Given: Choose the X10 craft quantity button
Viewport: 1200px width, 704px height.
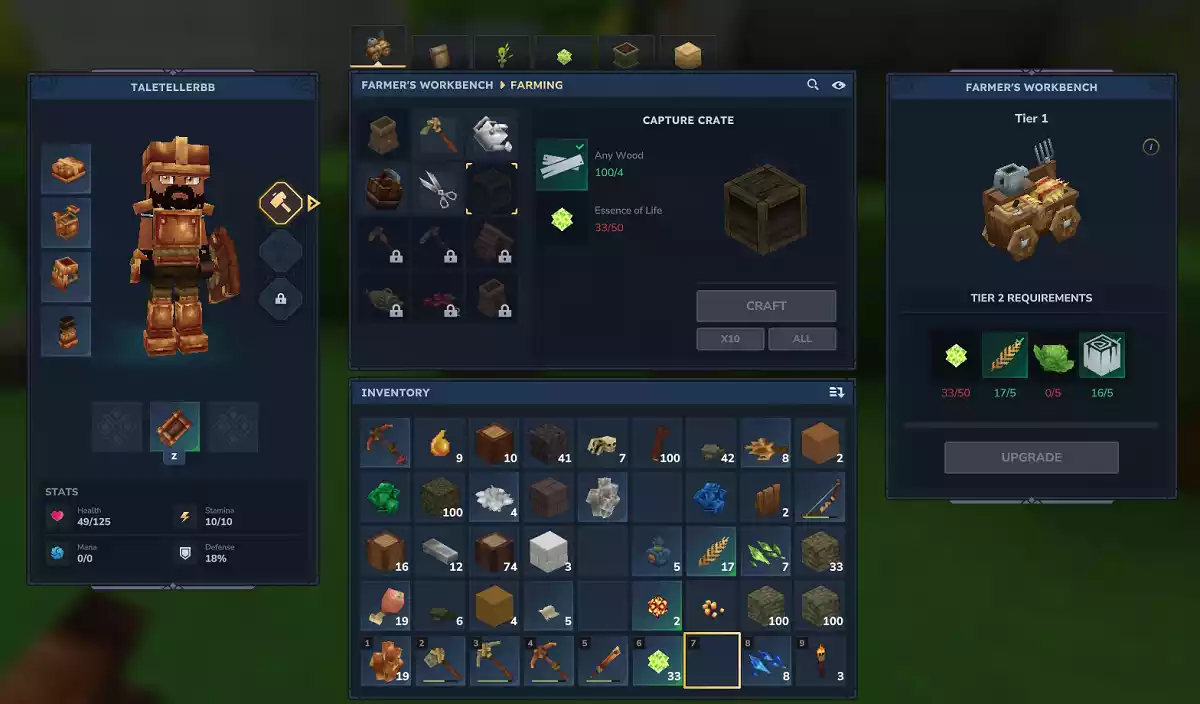Looking at the screenshot, I should [730, 339].
